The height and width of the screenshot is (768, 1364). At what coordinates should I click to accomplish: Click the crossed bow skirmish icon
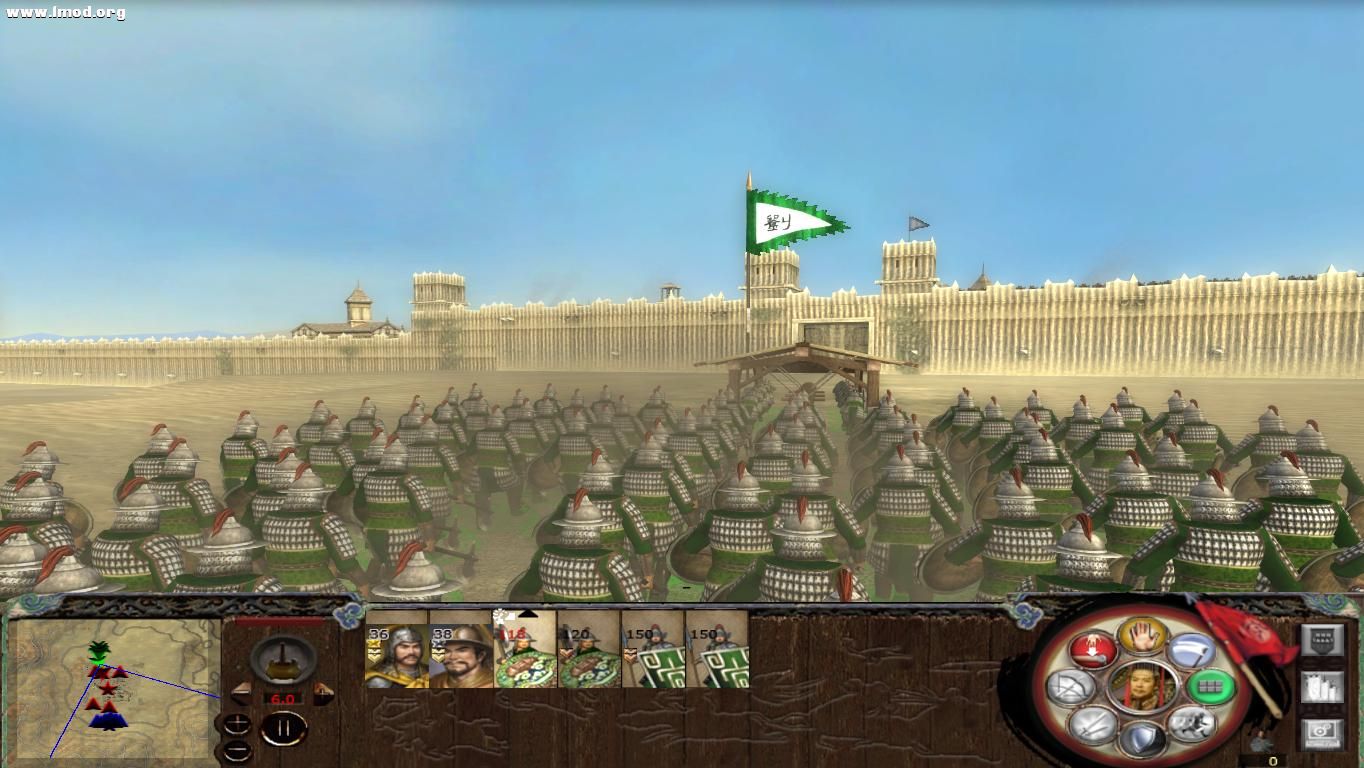(1070, 687)
